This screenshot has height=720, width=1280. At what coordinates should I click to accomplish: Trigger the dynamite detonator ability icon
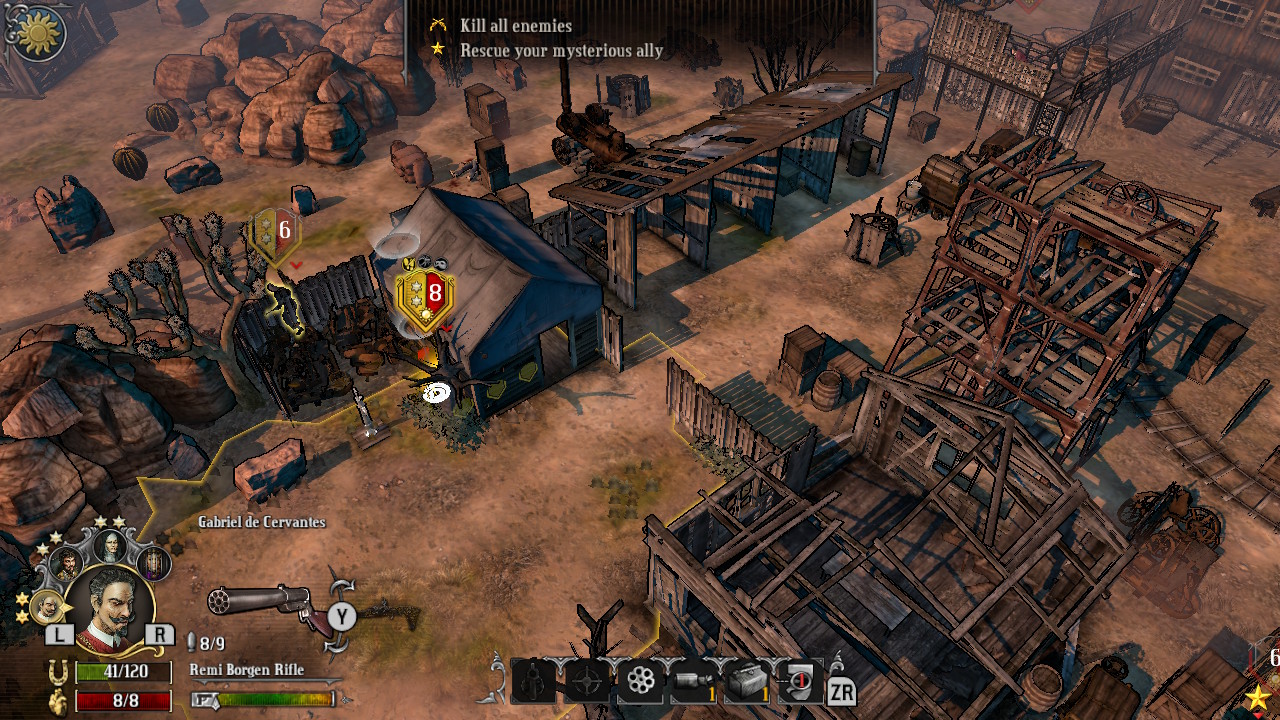pyautogui.click(x=801, y=680)
